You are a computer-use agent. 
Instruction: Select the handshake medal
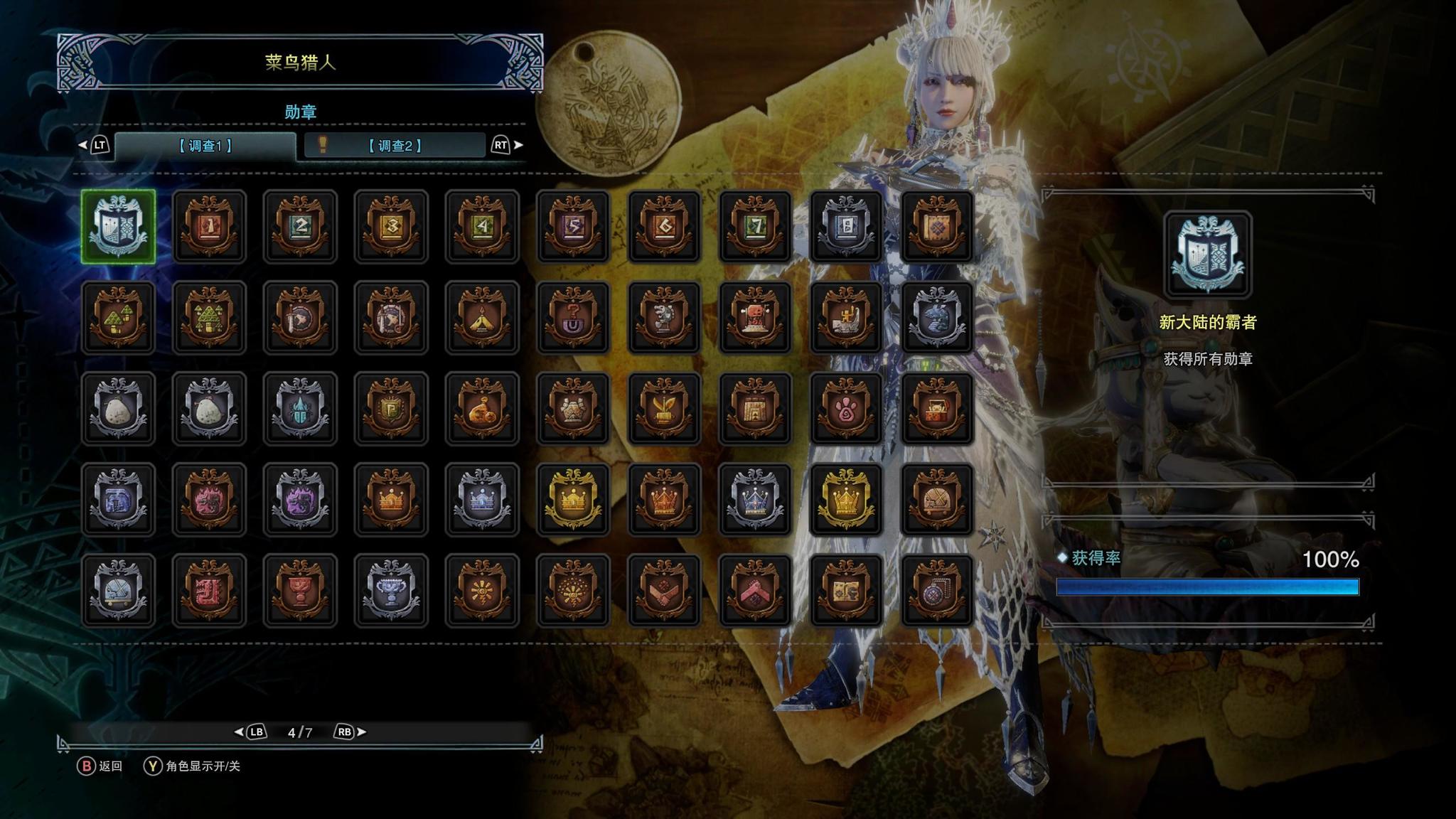tap(664, 591)
